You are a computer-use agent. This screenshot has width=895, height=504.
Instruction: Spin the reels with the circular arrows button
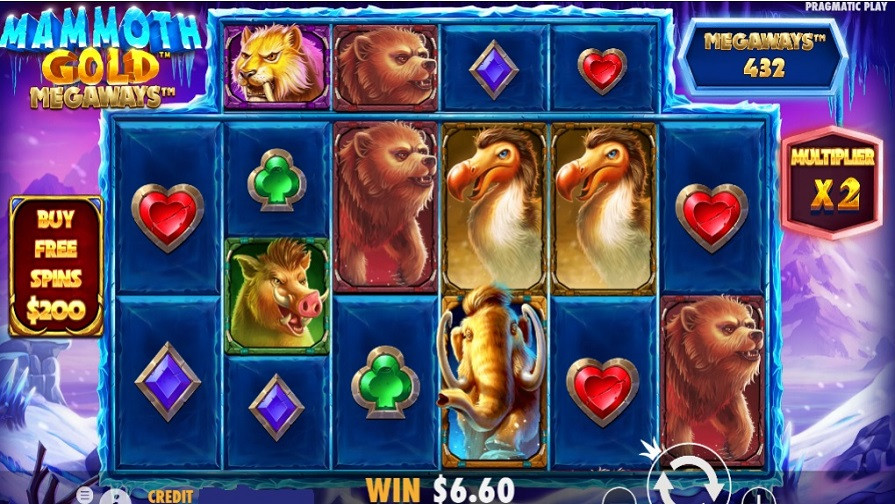tap(688, 477)
